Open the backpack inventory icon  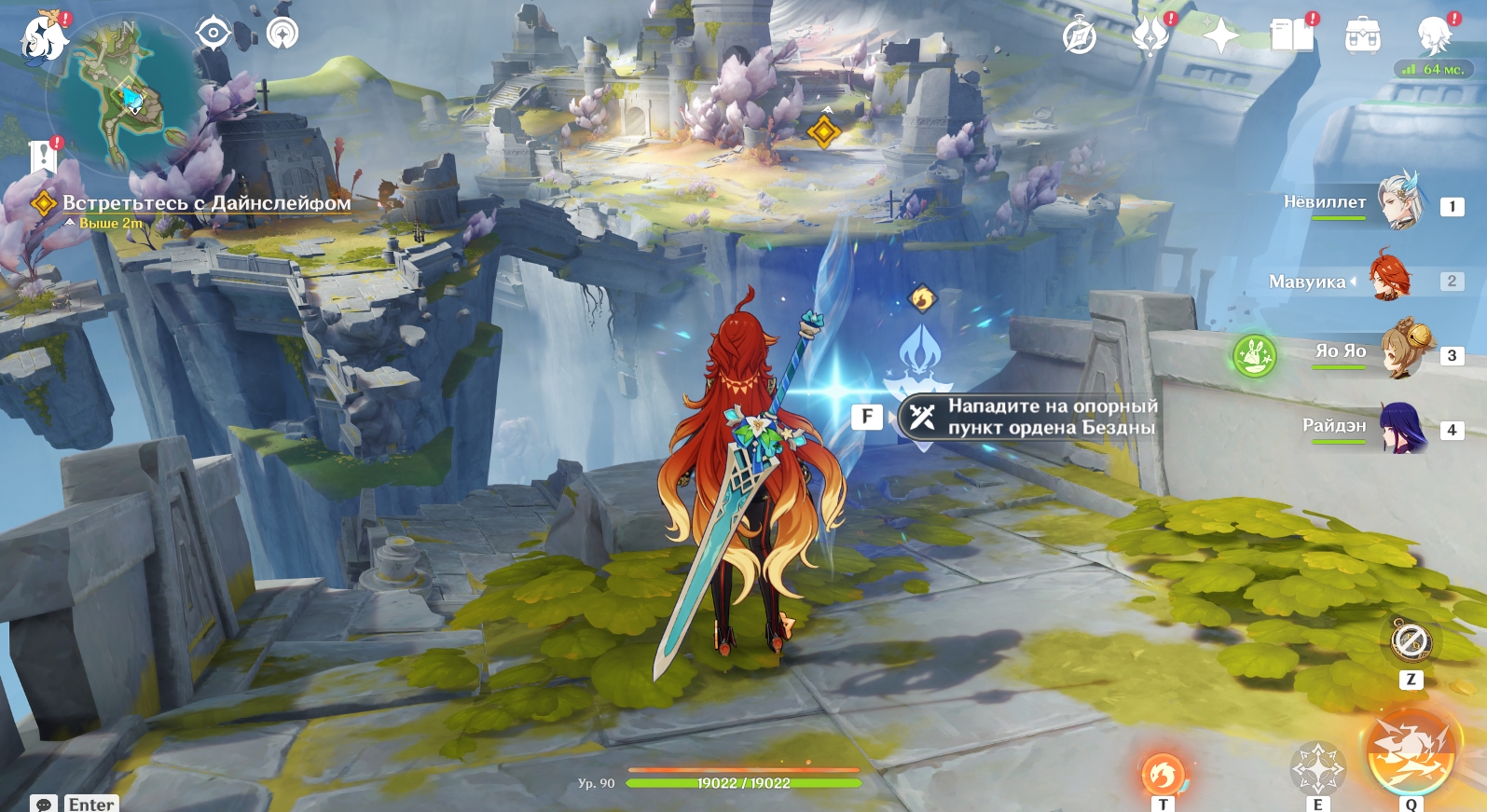(1362, 37)
